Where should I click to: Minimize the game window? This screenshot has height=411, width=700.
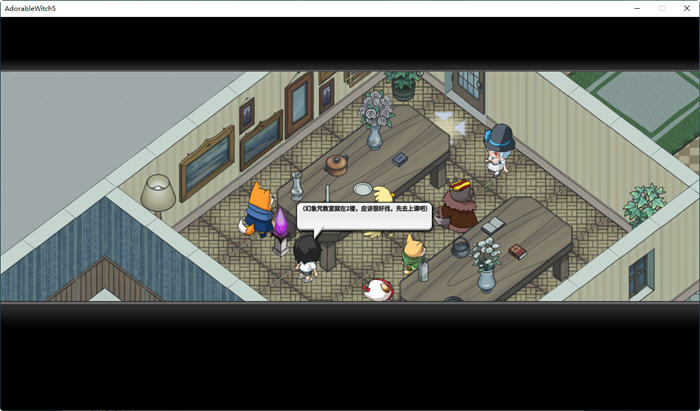pos(638,8)
